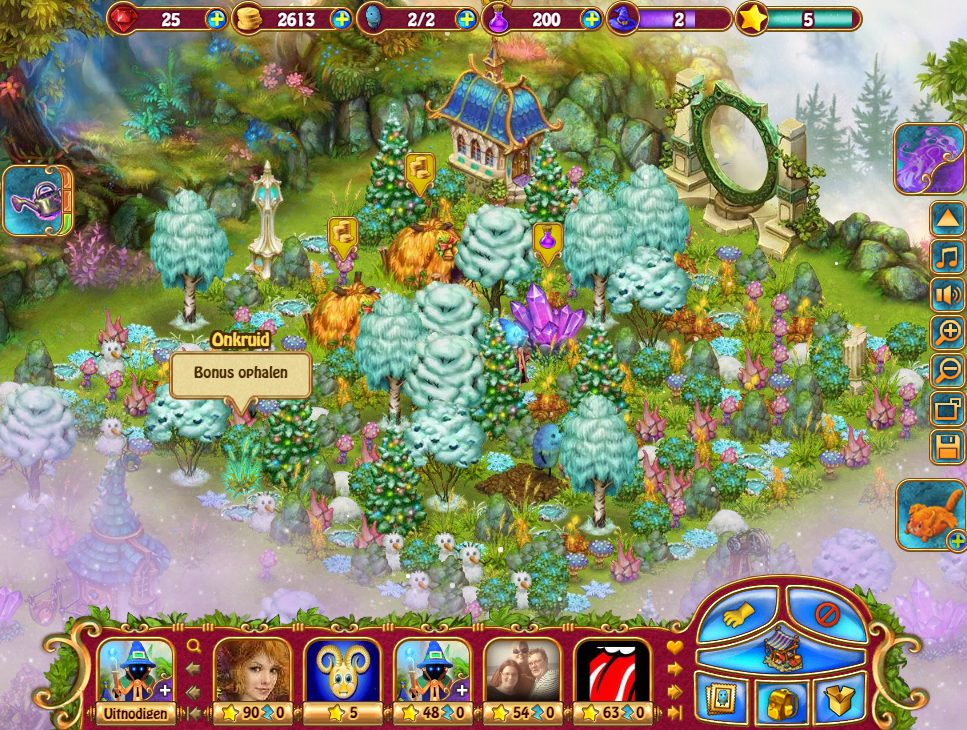Collapse the side menu with the triangle button

click(x=947, y=218)
